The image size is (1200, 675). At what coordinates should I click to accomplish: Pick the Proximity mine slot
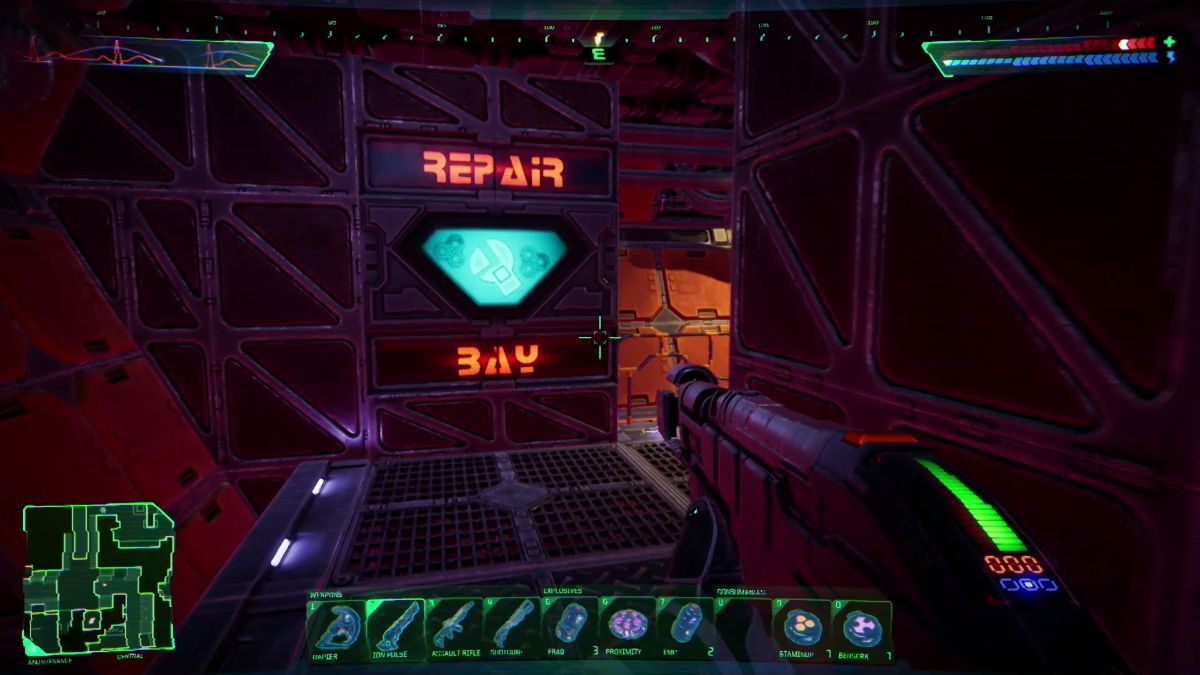[630, 627]
